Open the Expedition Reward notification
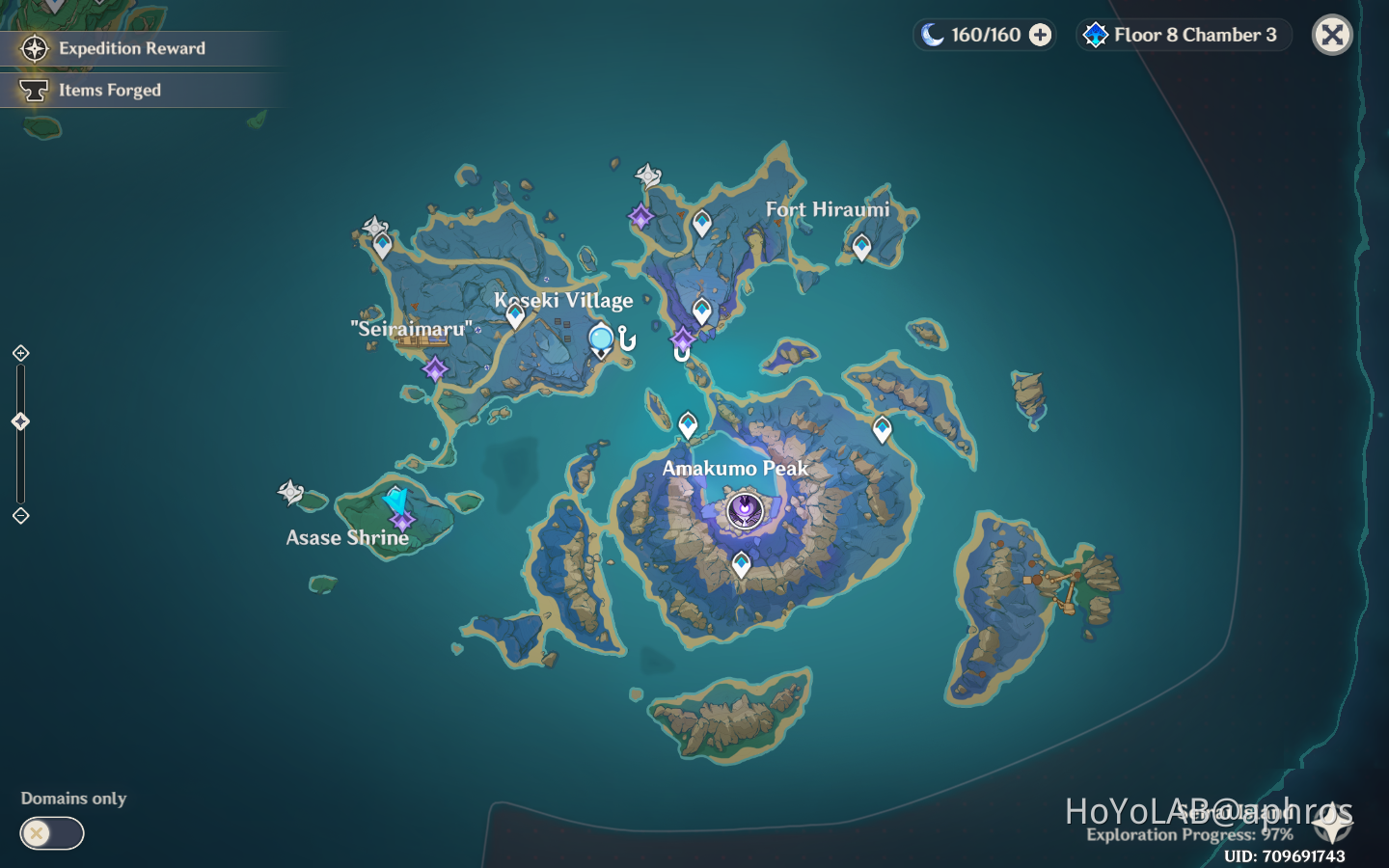This screenshot has width=1389, height=868. (130, 48)
